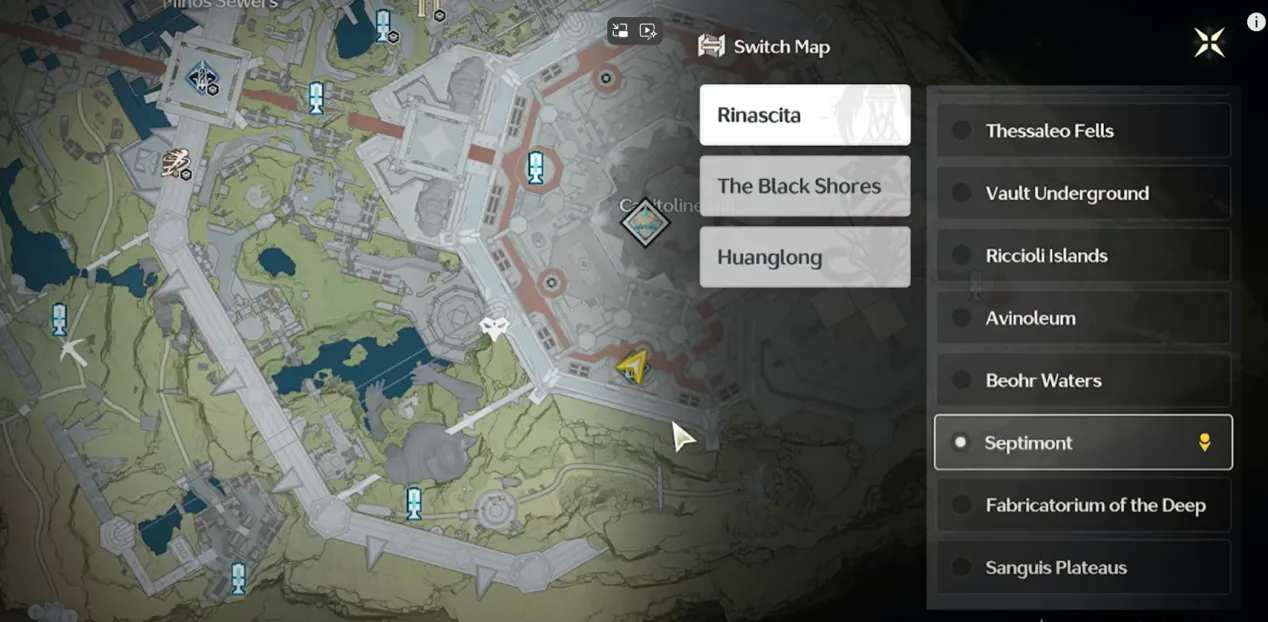The image size is (1268, 622).
Task: Select Thessaleo Fells from the area list
Action: [1082, 131]
